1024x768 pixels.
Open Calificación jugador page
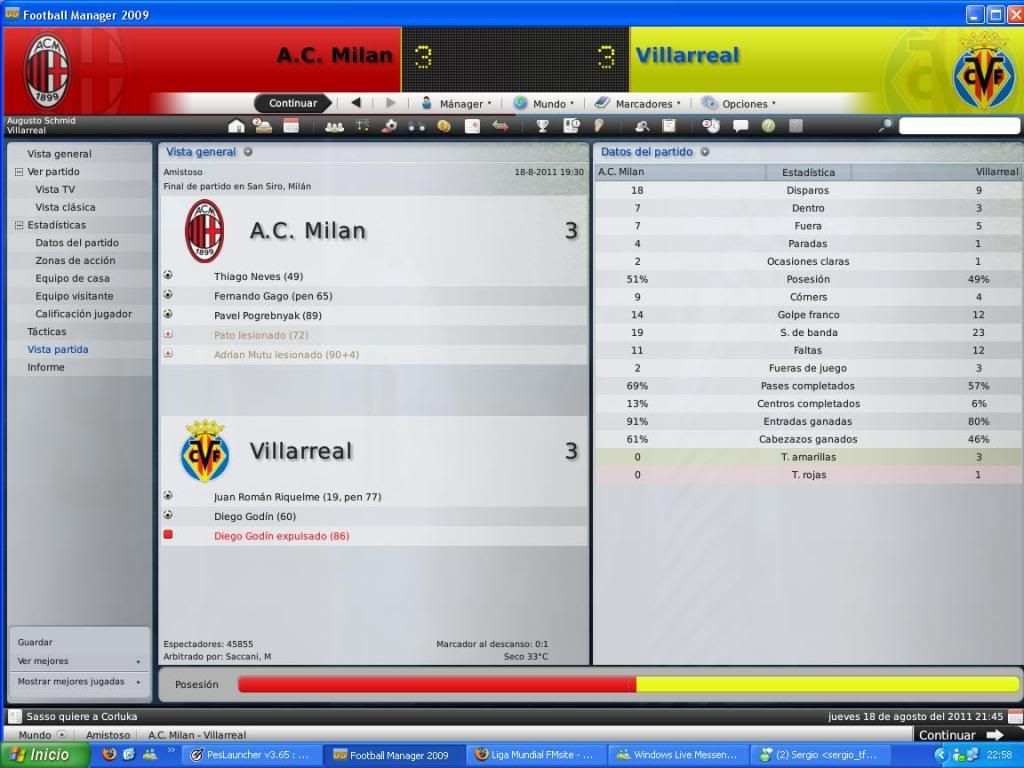83,314
